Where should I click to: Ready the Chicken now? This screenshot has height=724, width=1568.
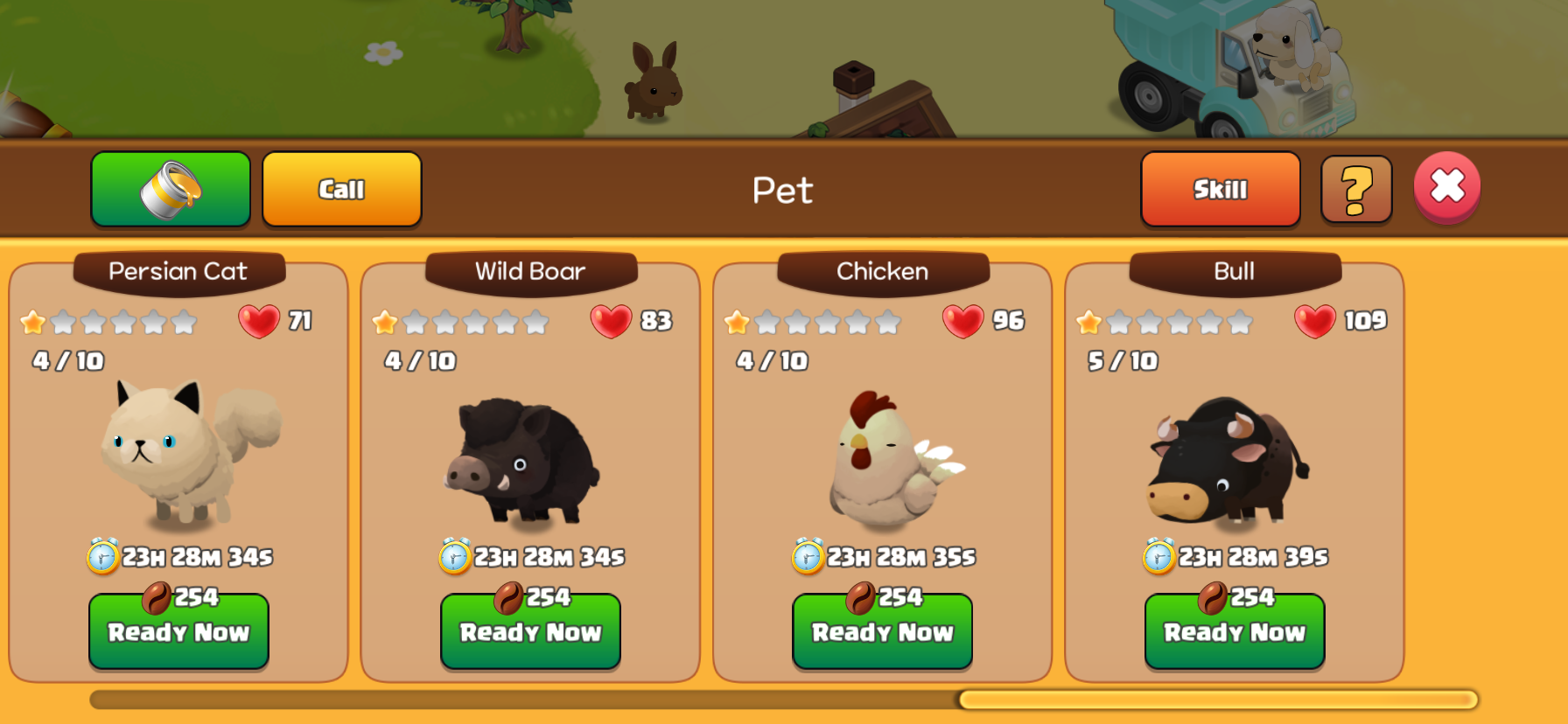[882, 631]
